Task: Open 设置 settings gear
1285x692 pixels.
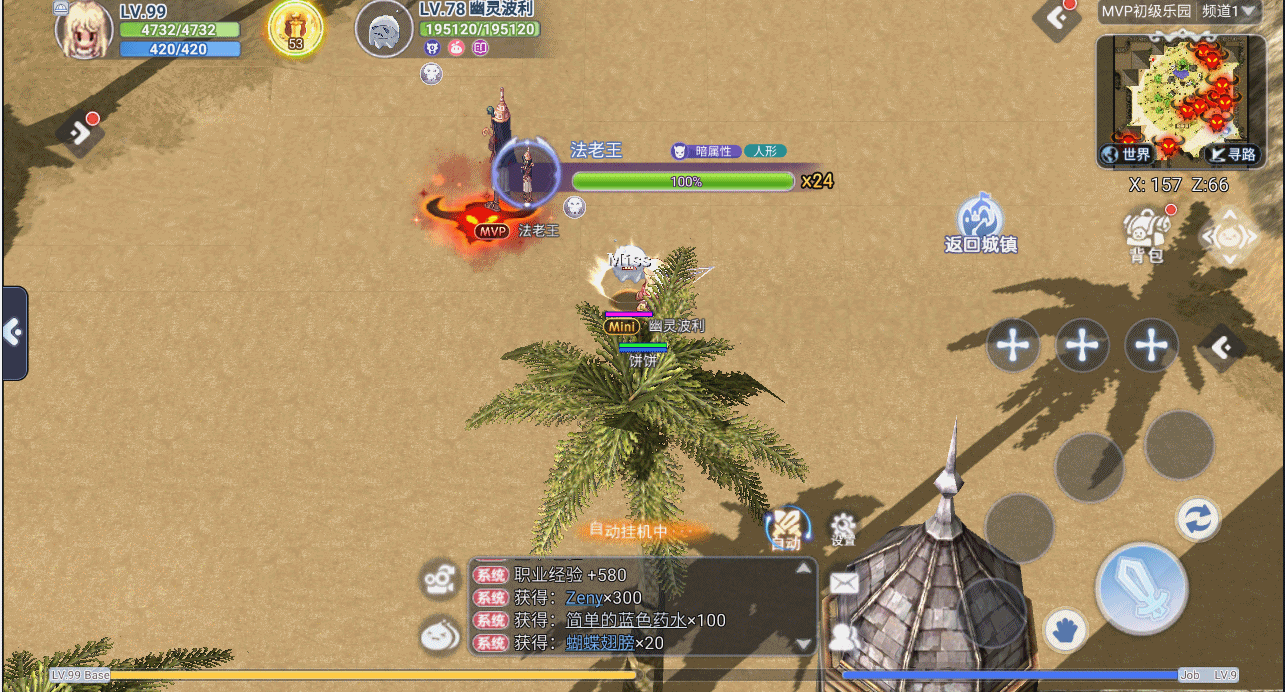Action: point(843,527)
